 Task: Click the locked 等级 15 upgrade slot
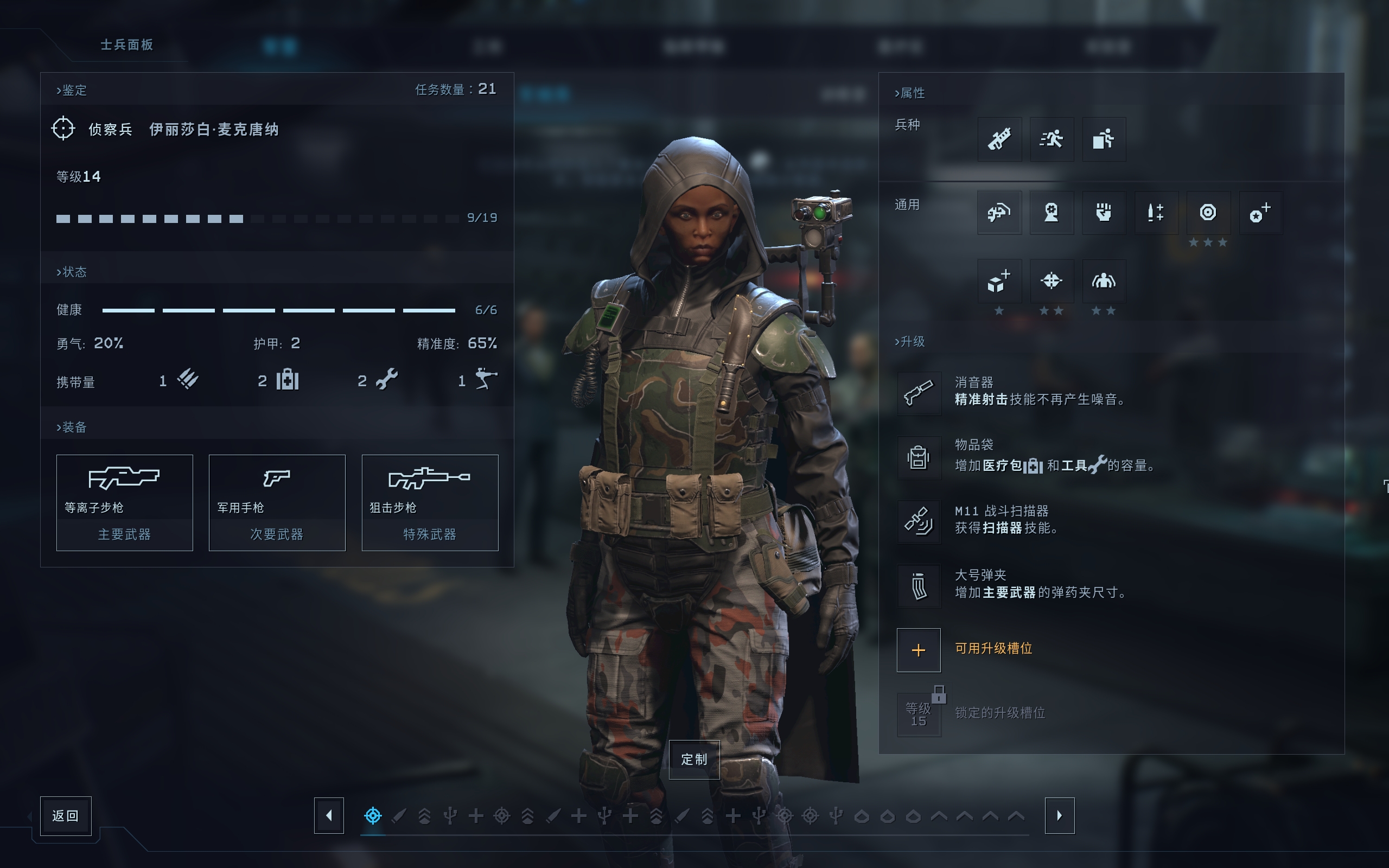[x=919, y=714]
